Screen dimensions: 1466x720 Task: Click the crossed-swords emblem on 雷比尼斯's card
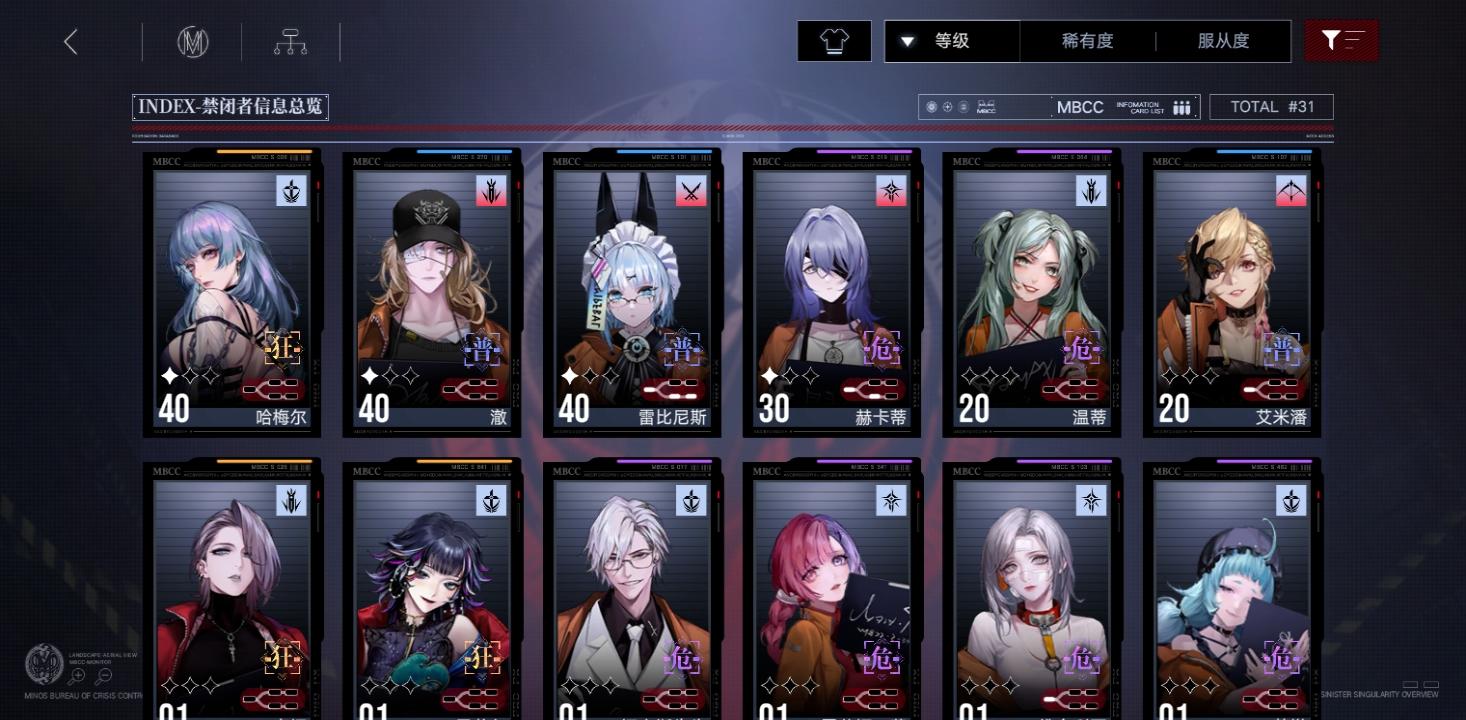(x=692, y=191)
